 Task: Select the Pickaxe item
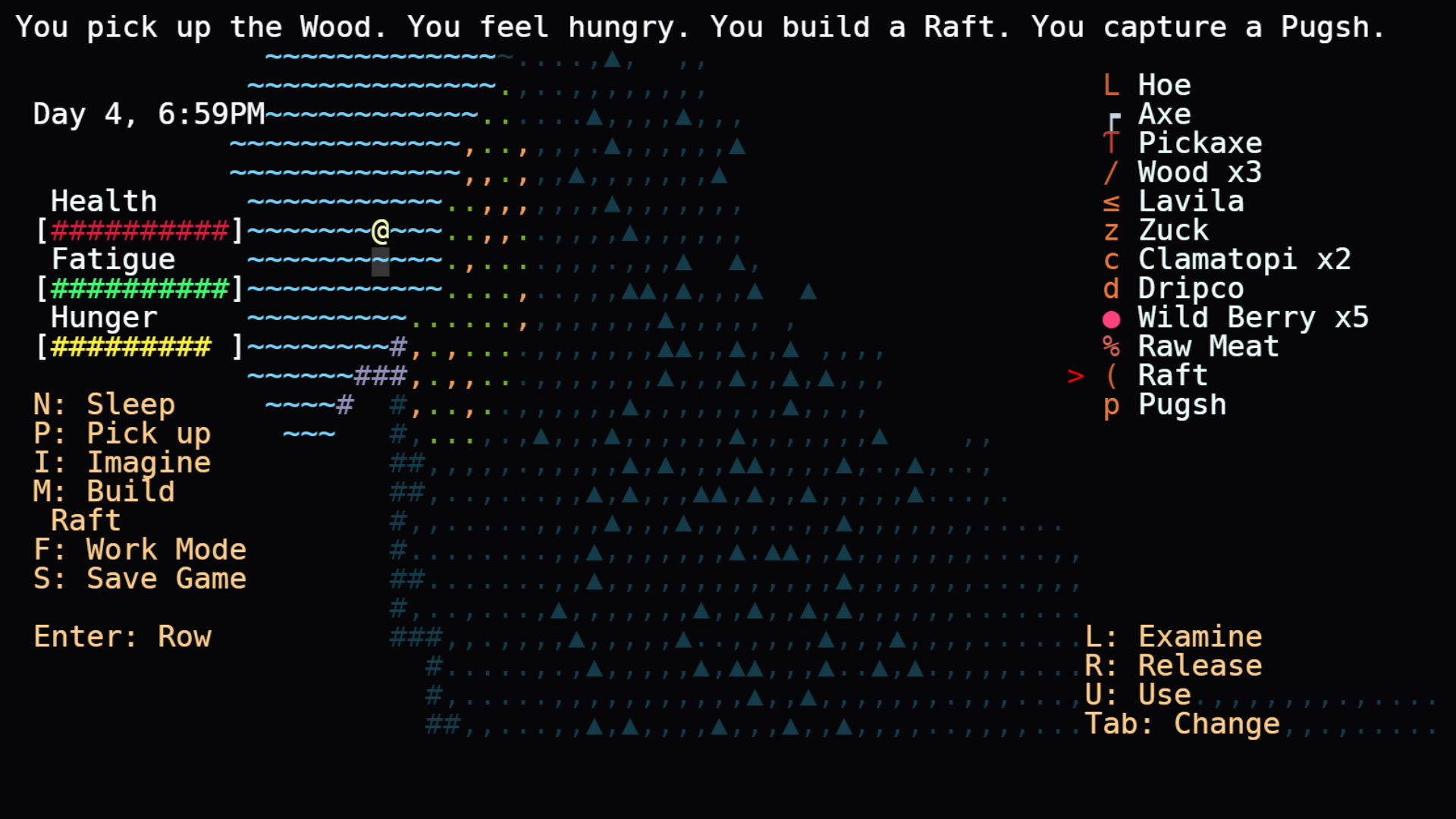pyautogui.click(x=1200, y=143)
